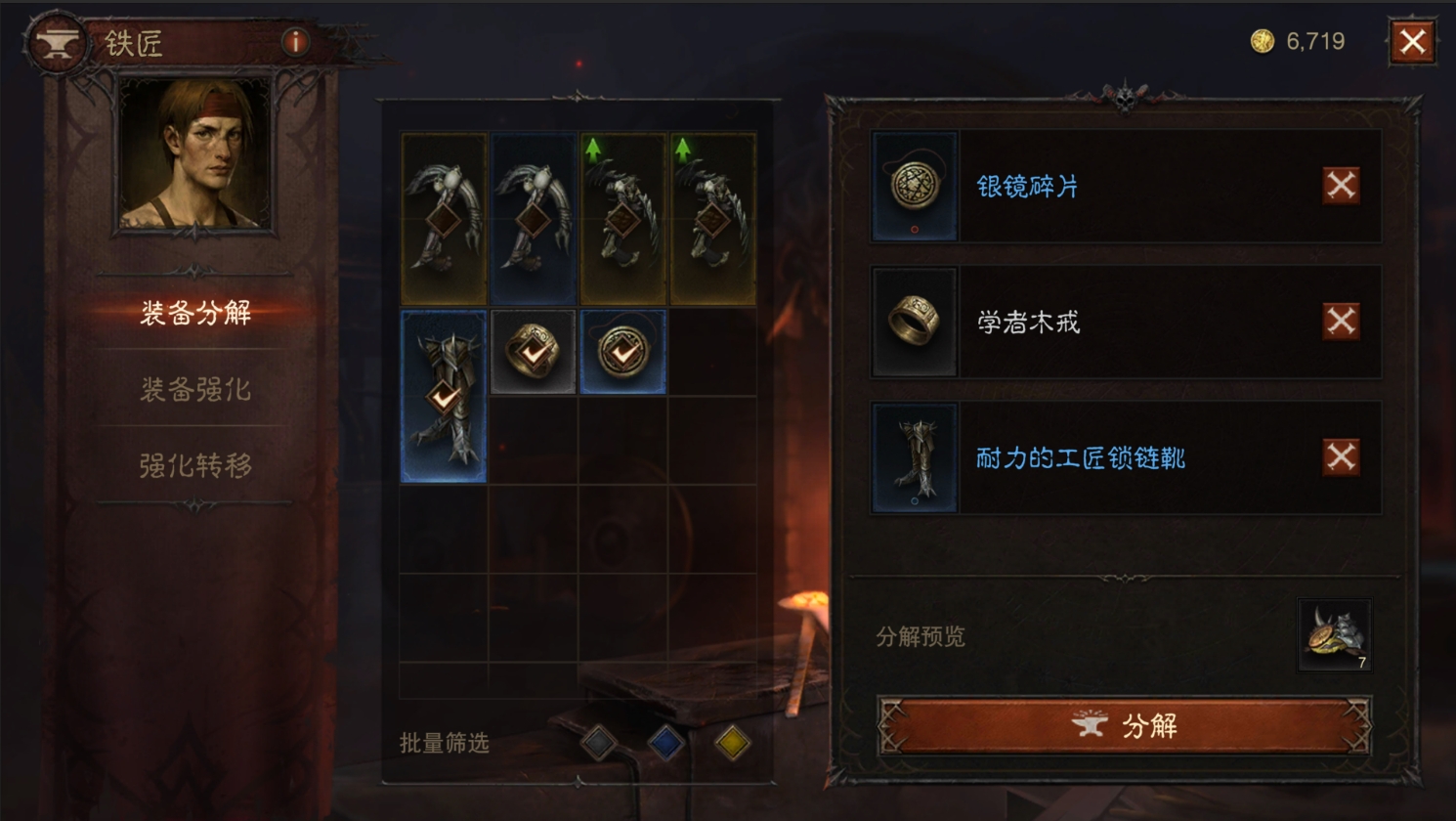Click the gold coin currency icon
Image resolution: width=1456 pixels, height=821 pixels.
(x=1261, y=42)
